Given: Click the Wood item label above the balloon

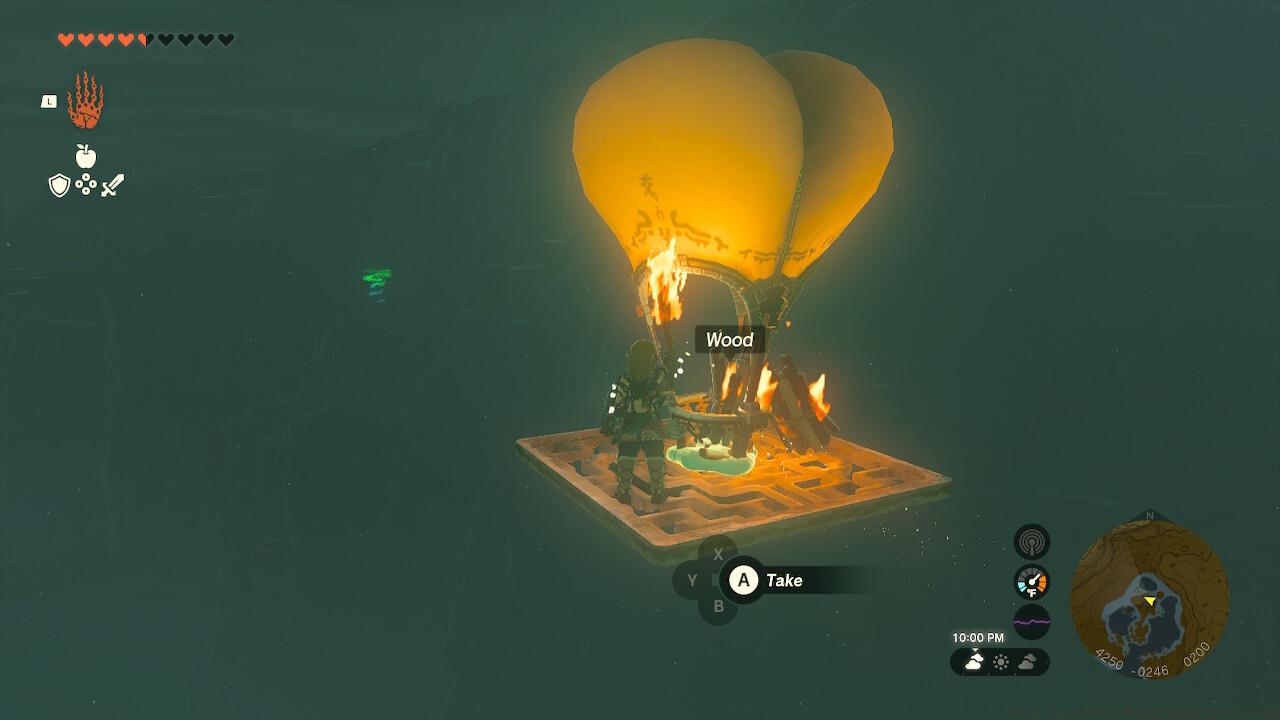Looking at the screenshot, I should click(x=730, y=341).
